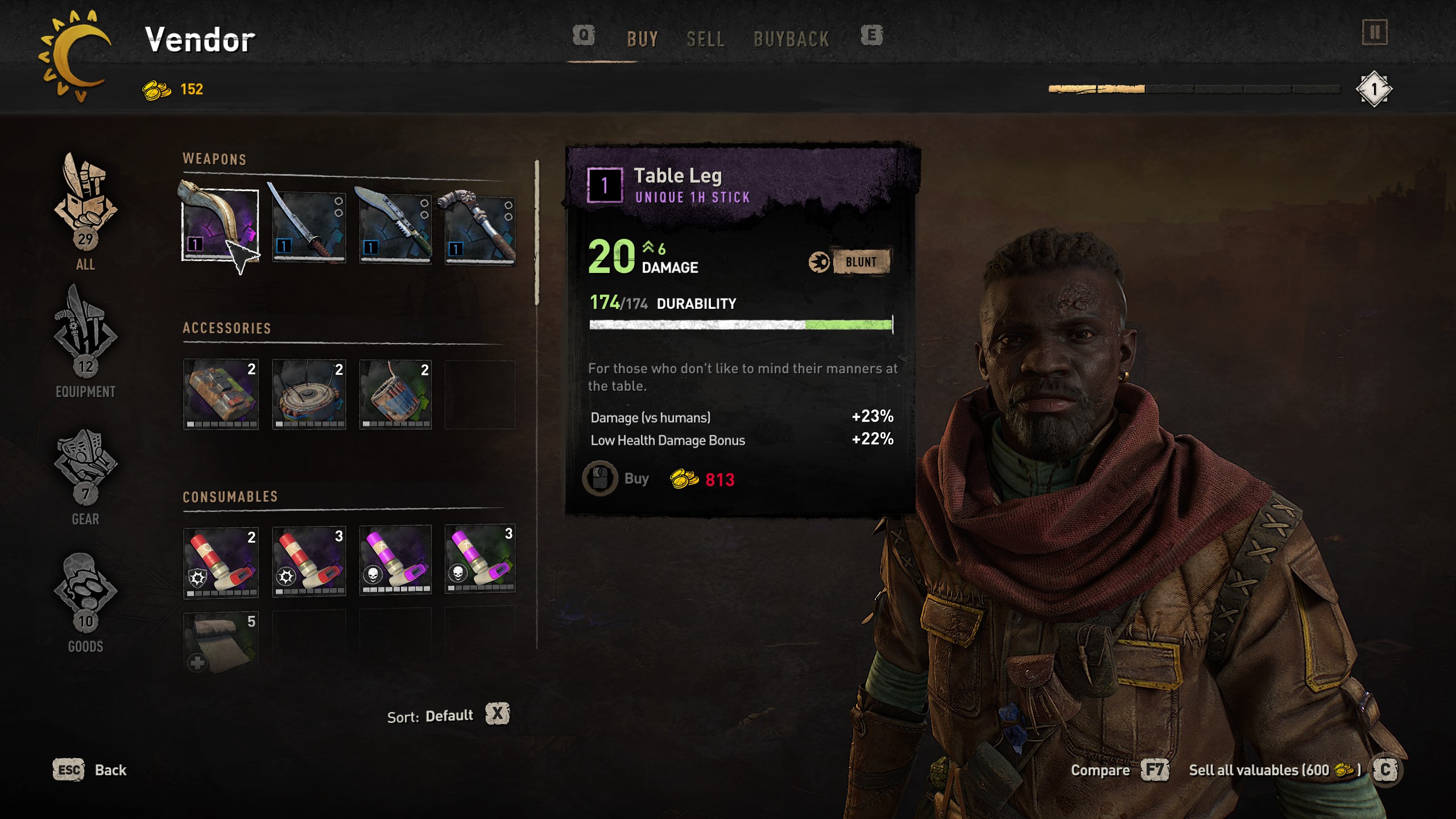Select the purple skull vial without count
The image size is (1456, 819).
pyautogui.click(x=395, y=560)
